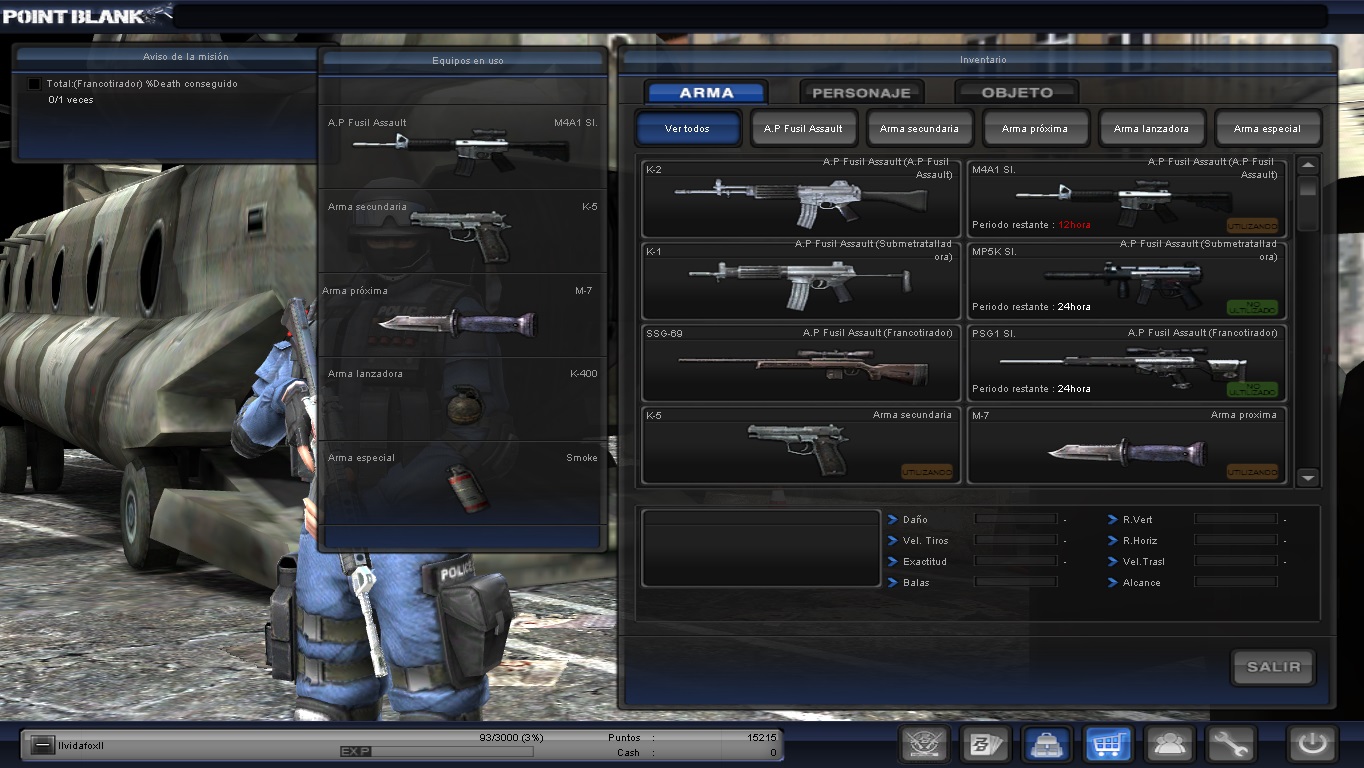Click the Daño stat bar
Image resolution: width=1364 pixels, height=768 pixels.
(1015, 519)
